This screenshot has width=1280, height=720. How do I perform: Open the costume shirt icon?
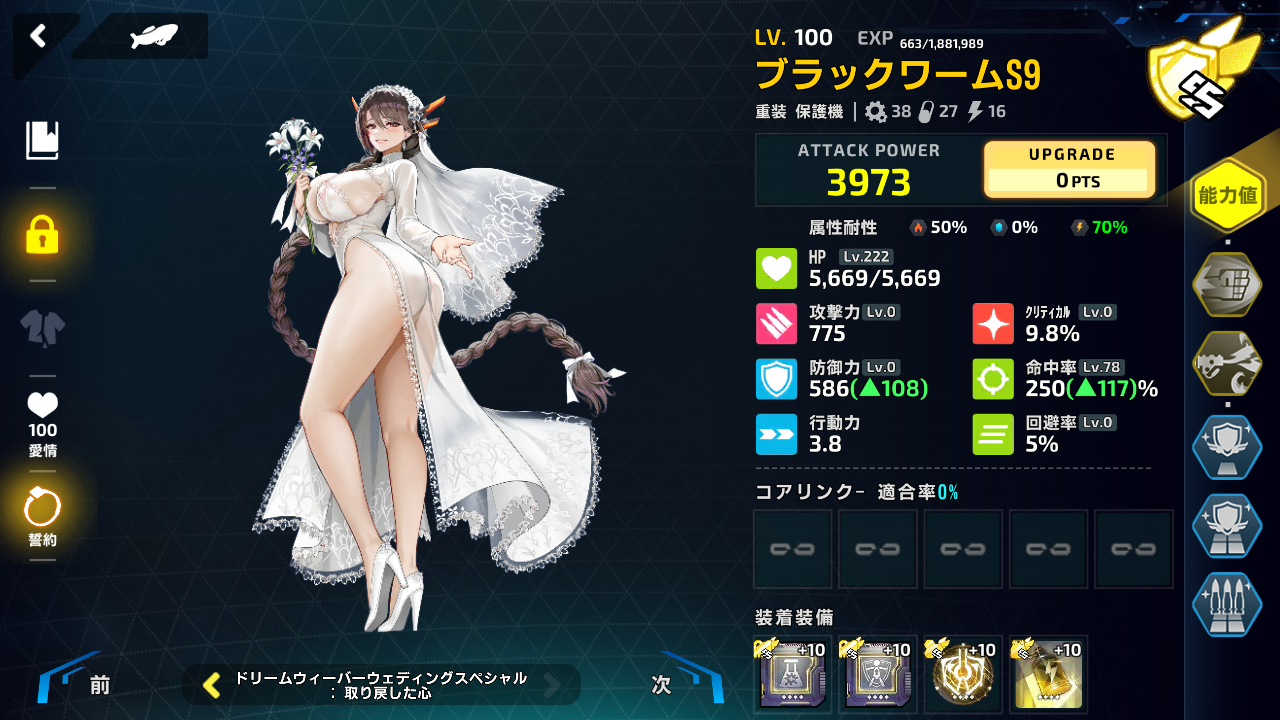(42, 327)
